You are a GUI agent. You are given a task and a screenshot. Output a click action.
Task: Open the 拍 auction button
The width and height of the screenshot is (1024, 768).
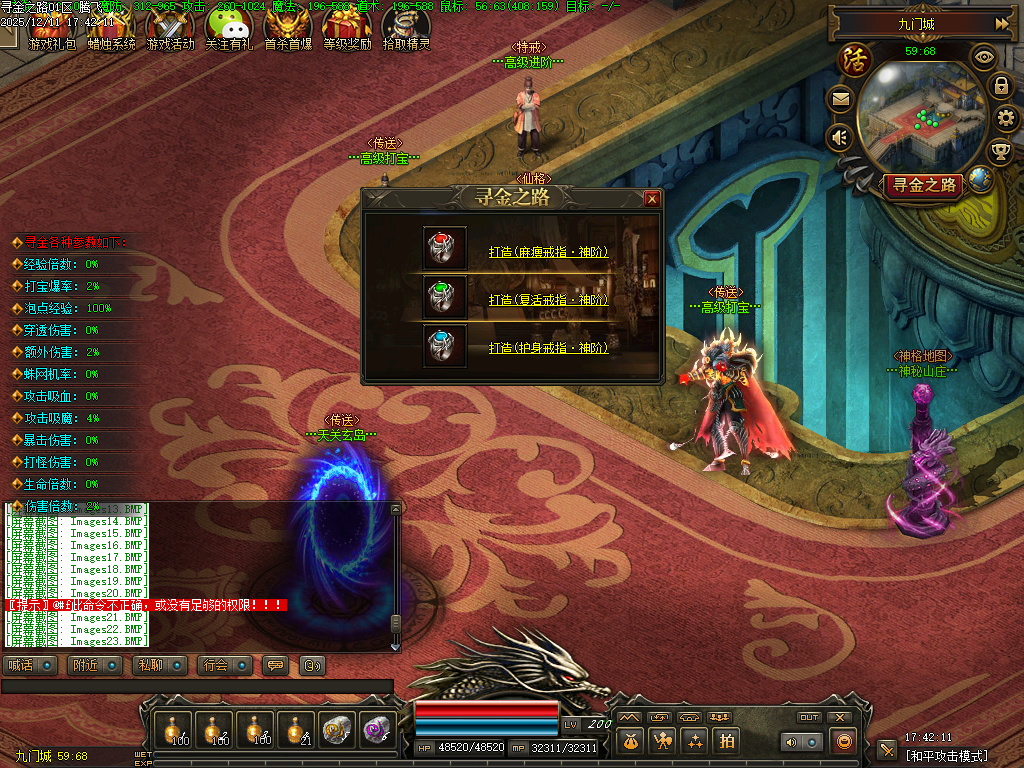click(x=726, y=741)
